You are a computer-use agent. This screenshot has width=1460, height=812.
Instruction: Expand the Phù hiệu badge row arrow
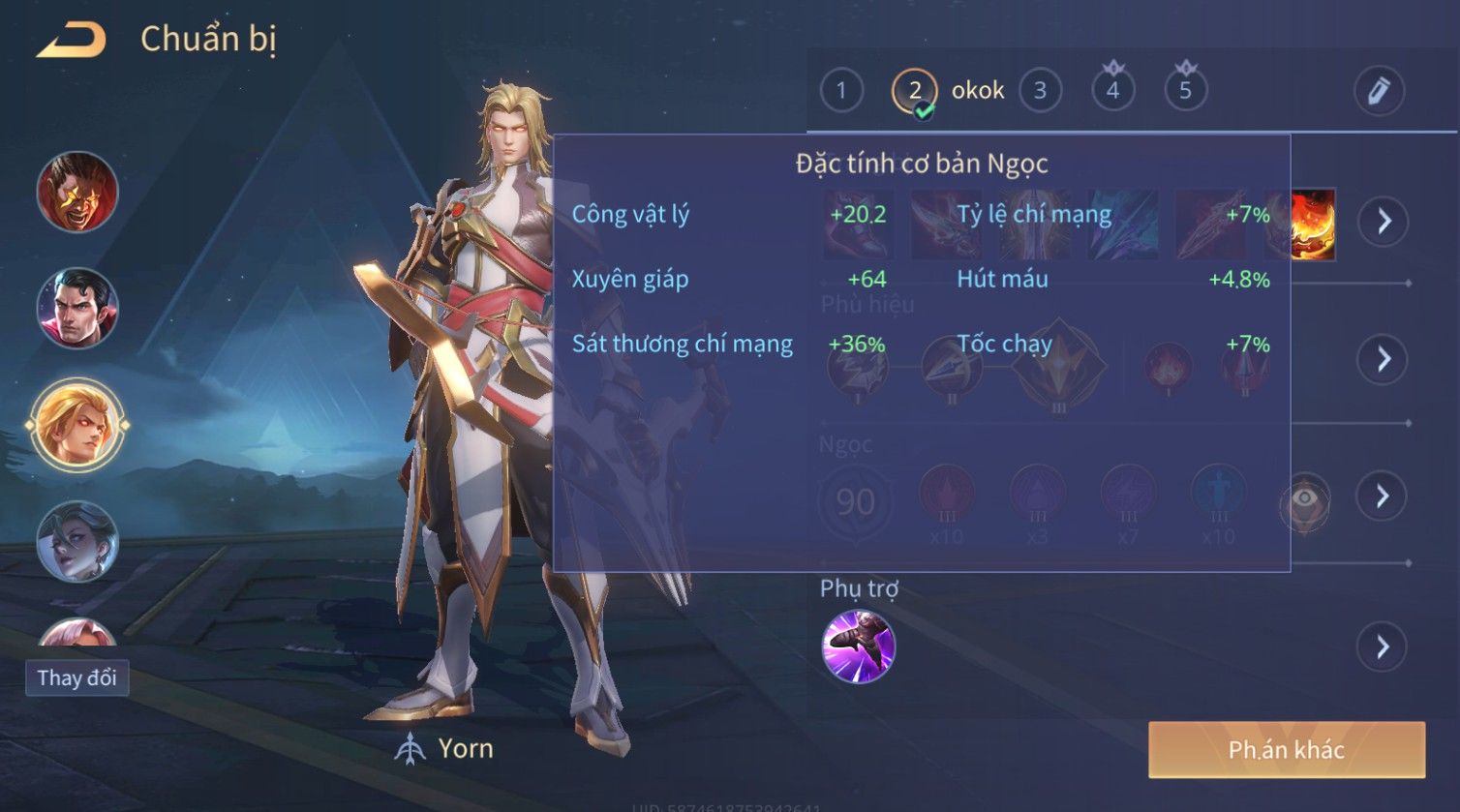1383,359
